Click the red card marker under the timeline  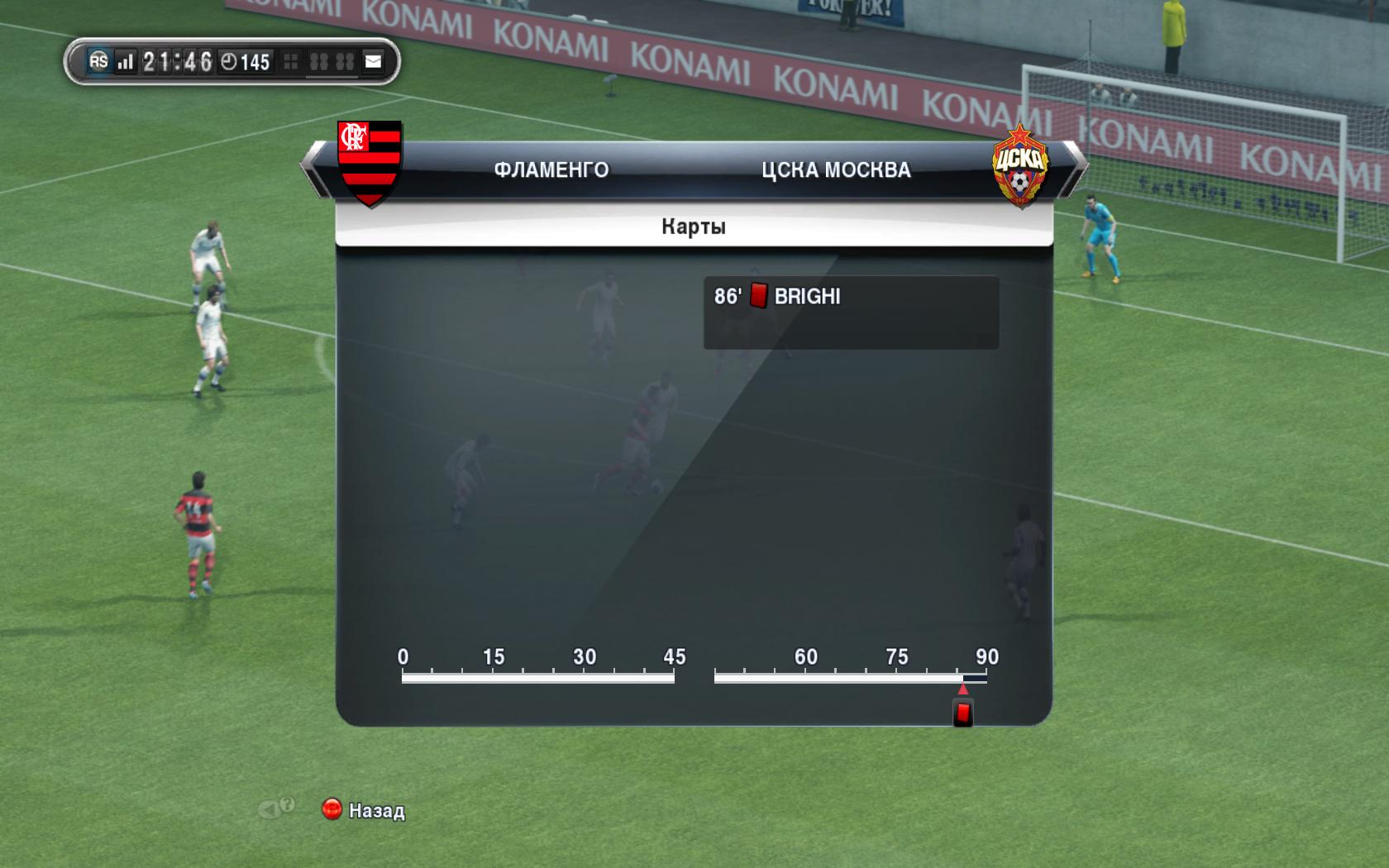click(x=962, y=712)
